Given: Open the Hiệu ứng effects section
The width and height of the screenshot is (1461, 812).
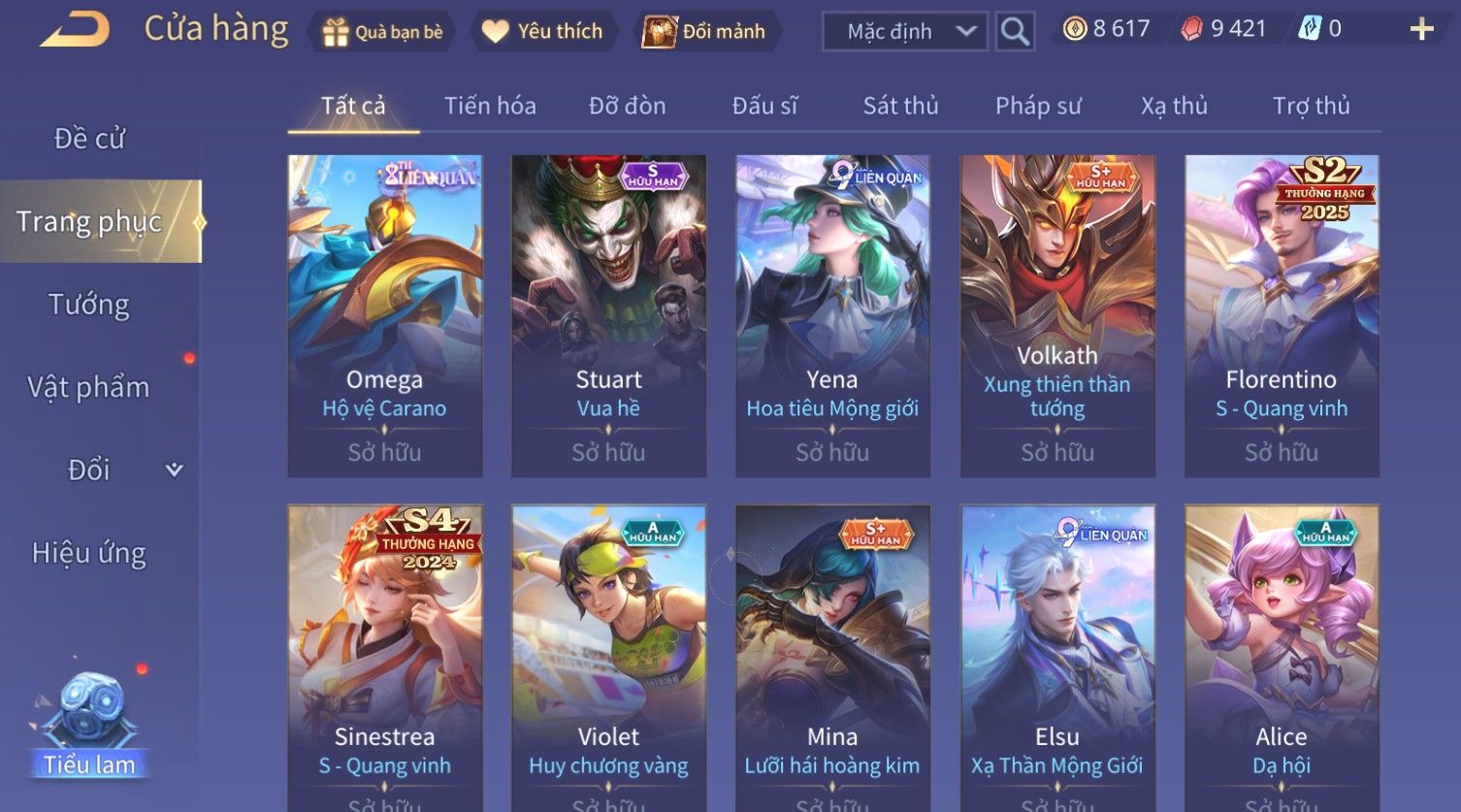Looking at the screenshot, I should (x=89, y=553).
